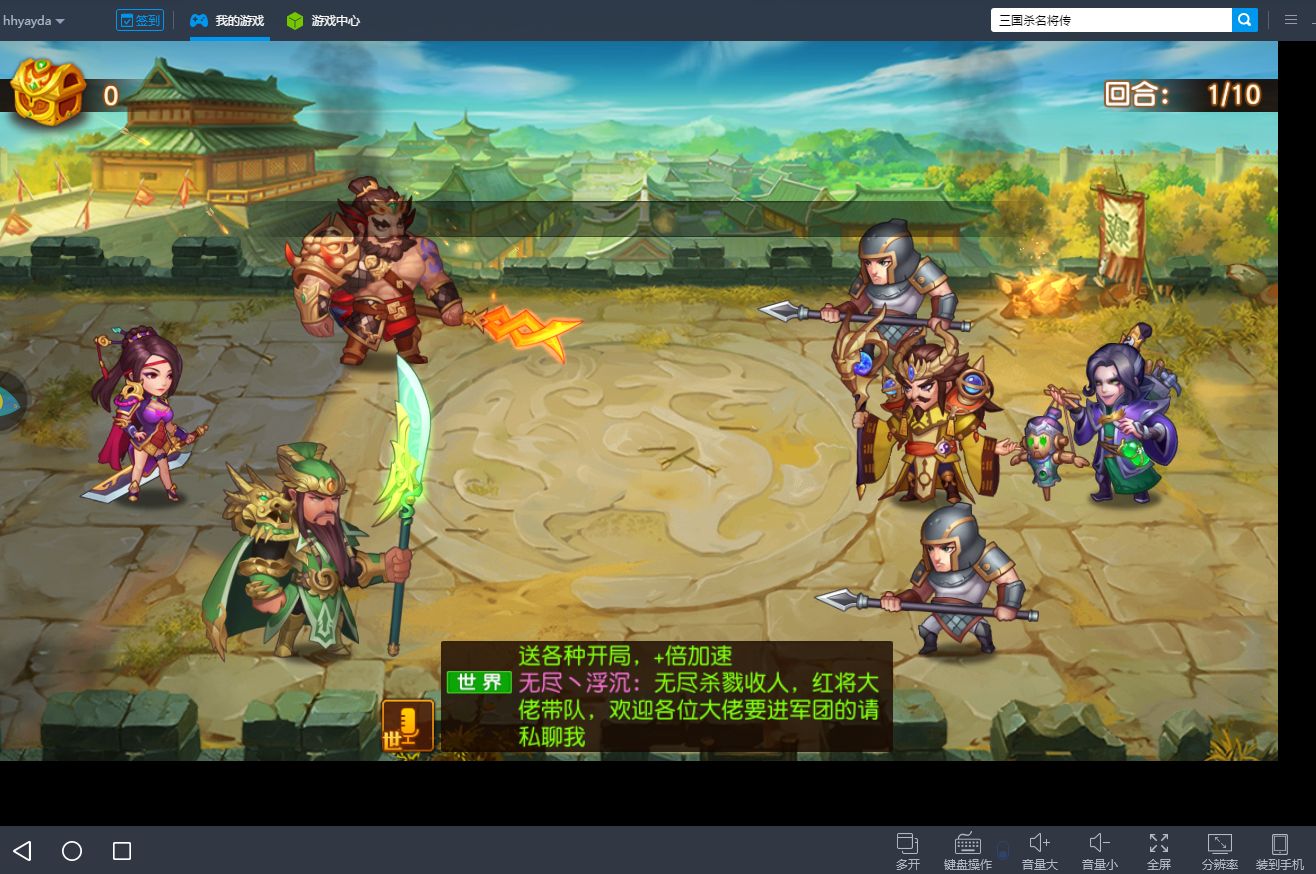Switch to the 我的游戏 tab
This screenshot has width=1316, height=874.
(228, 20)
